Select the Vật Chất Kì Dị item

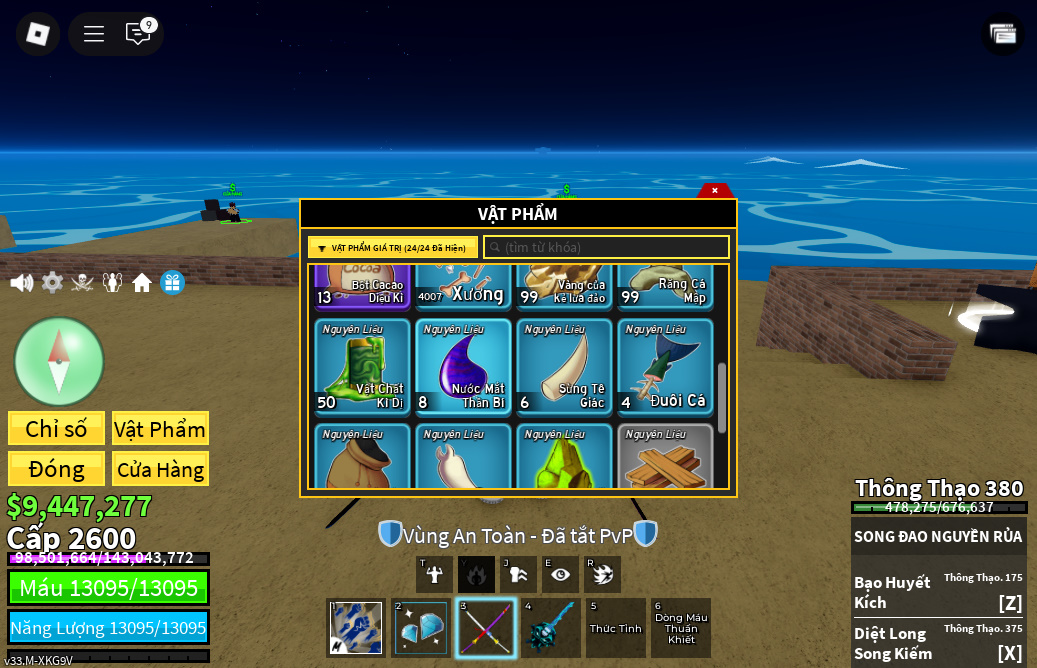(362, 367)
